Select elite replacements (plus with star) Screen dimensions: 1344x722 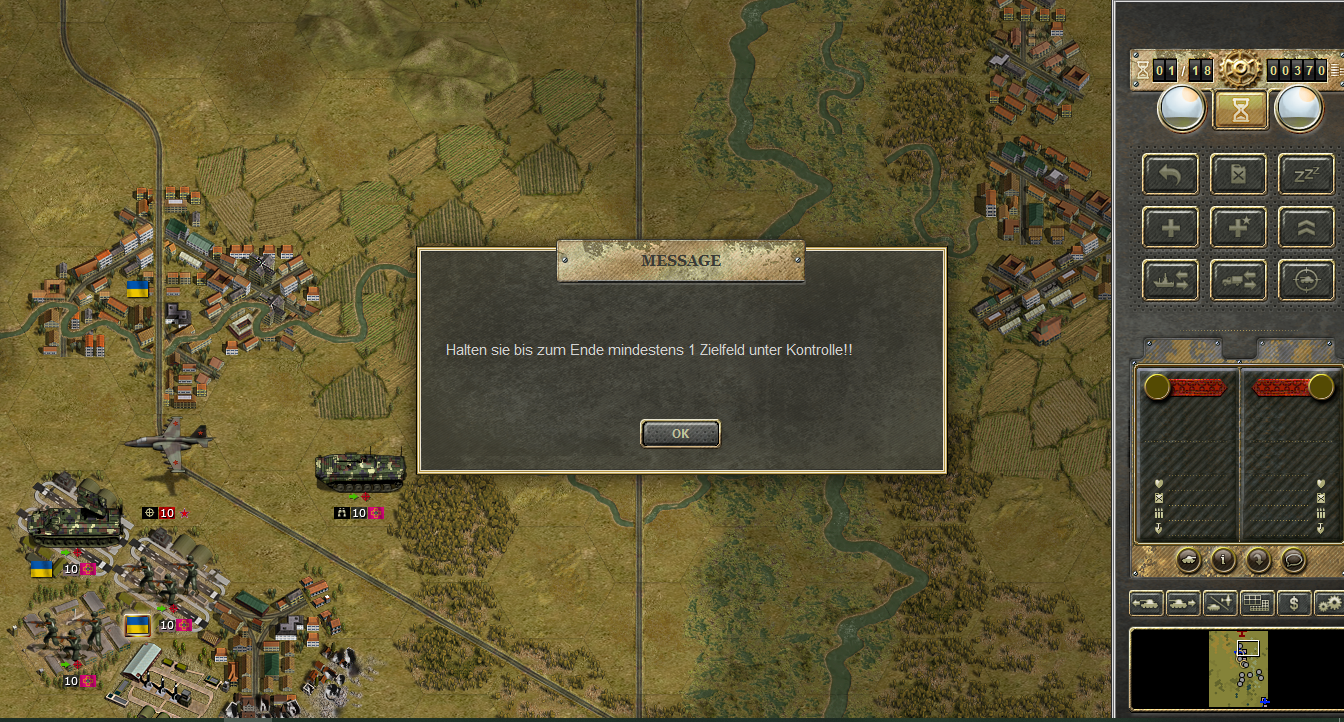tap(1238, 227)
